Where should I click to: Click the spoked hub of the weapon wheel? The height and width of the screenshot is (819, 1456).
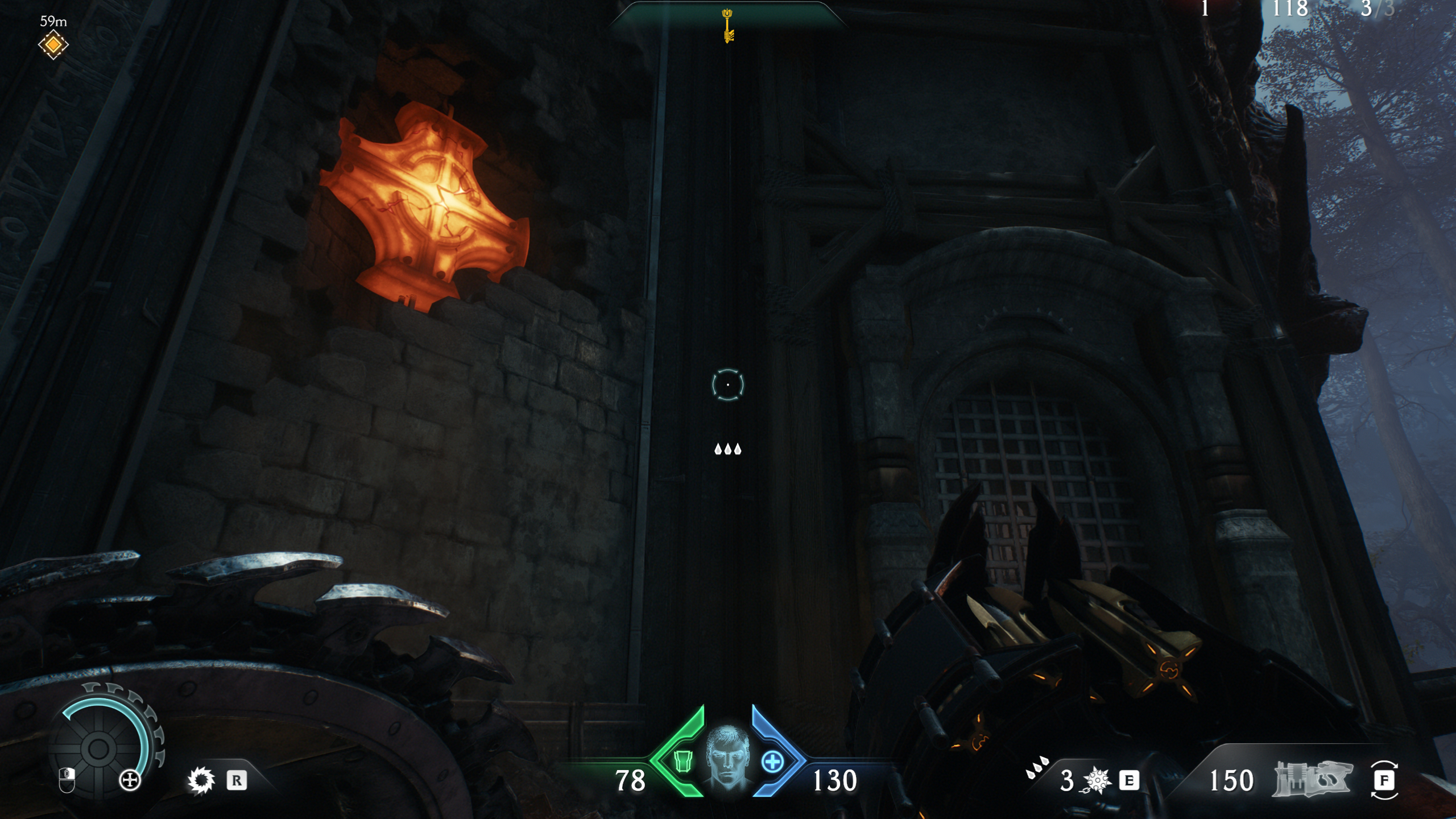(x=98, y=750)
